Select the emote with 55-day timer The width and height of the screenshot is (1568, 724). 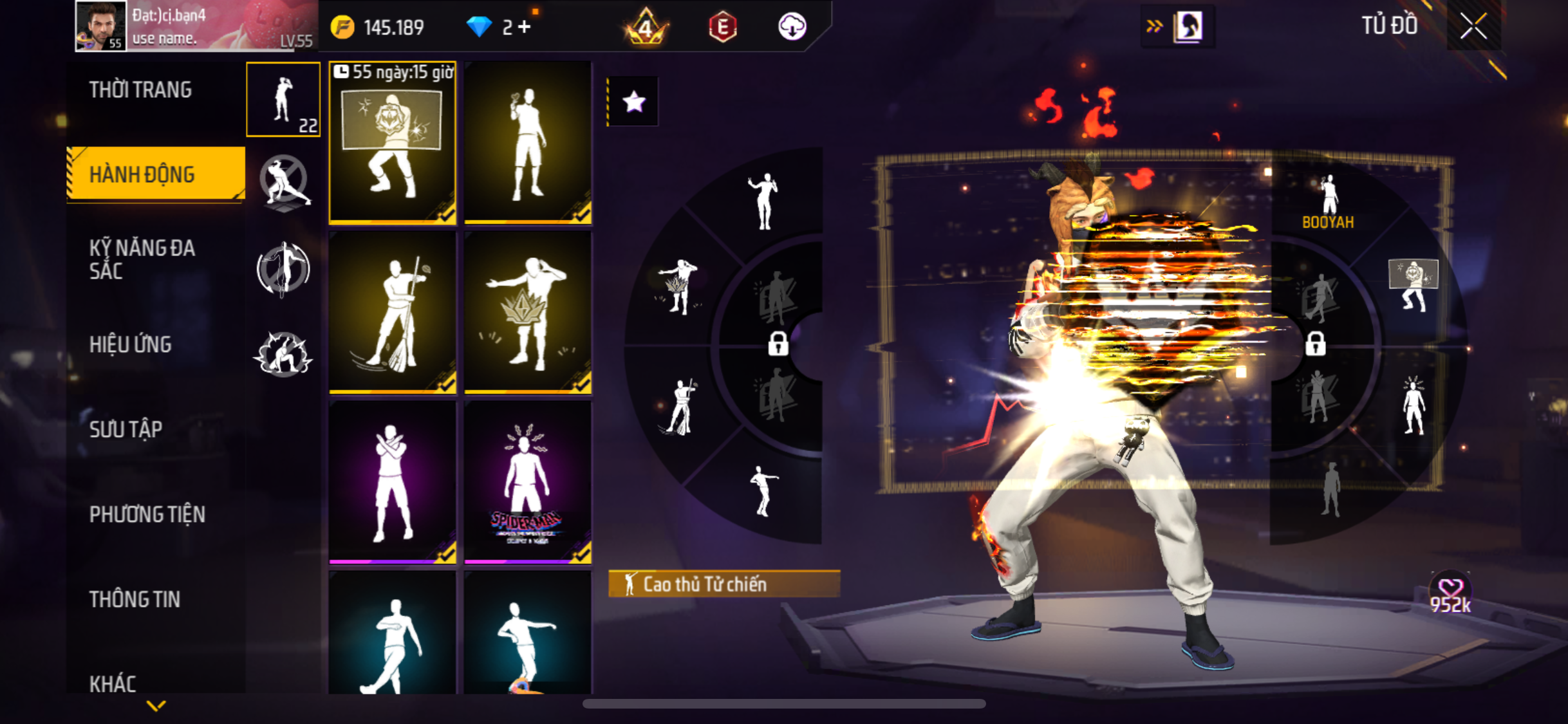tap(393, 143)
